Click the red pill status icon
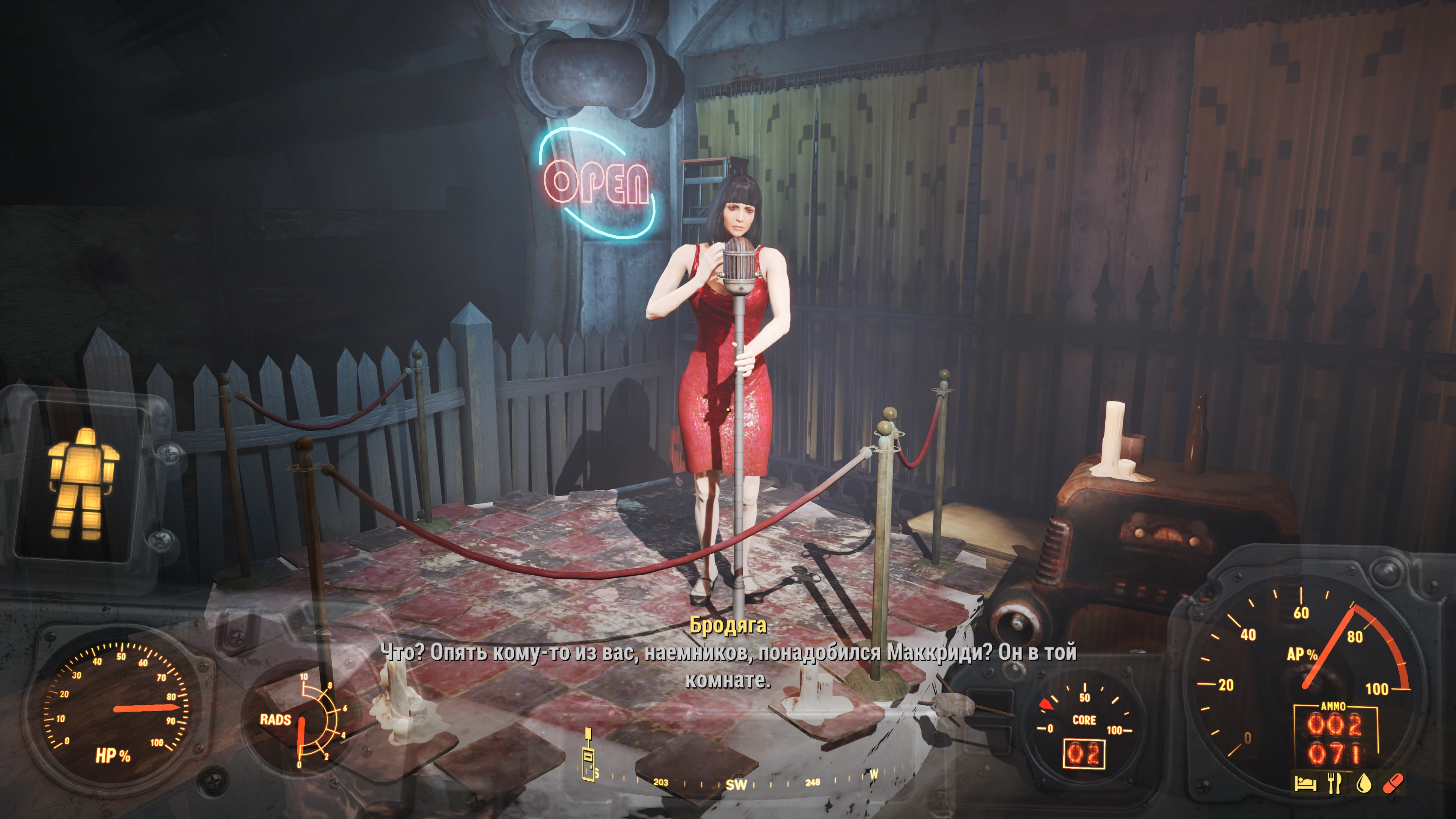 (1393, 783)
